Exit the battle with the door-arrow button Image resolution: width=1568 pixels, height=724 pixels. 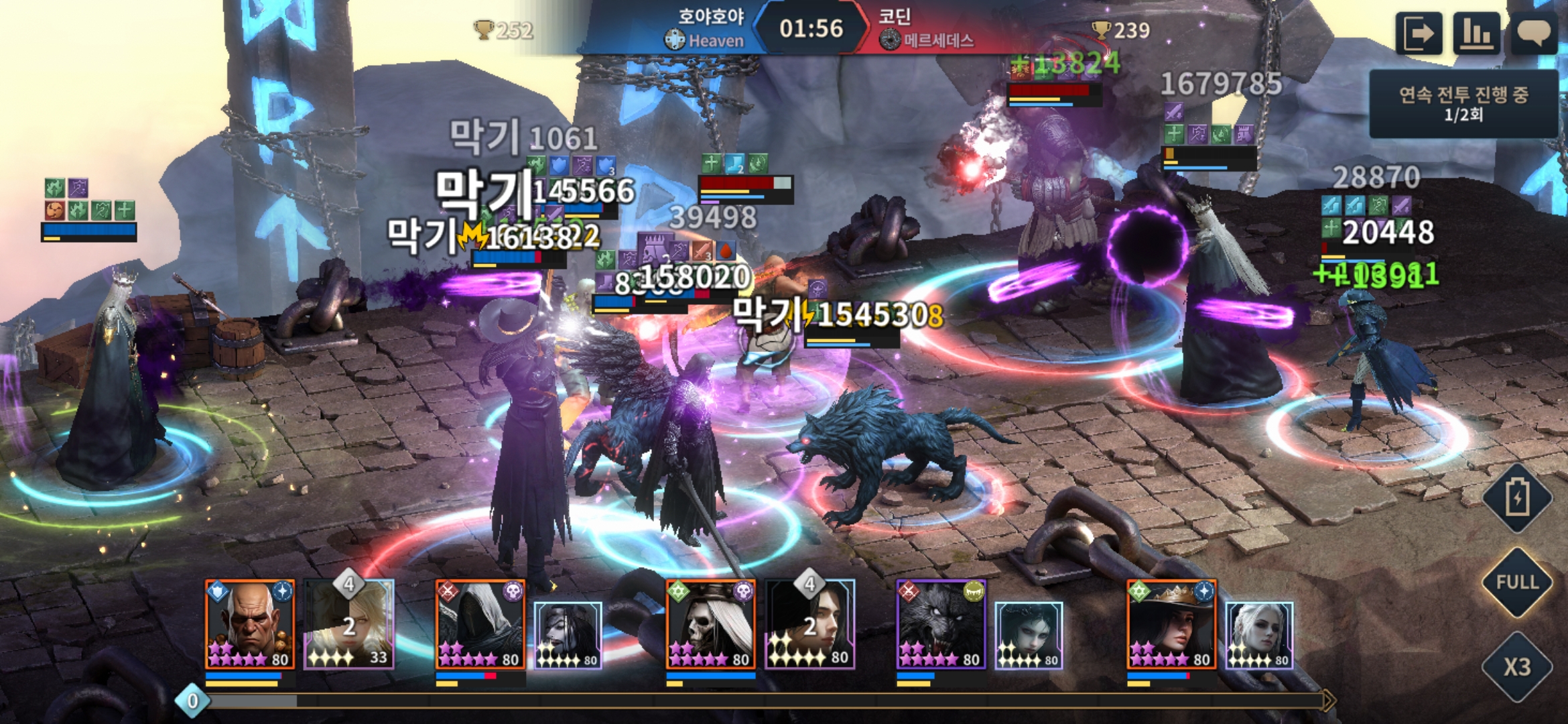1419,33
